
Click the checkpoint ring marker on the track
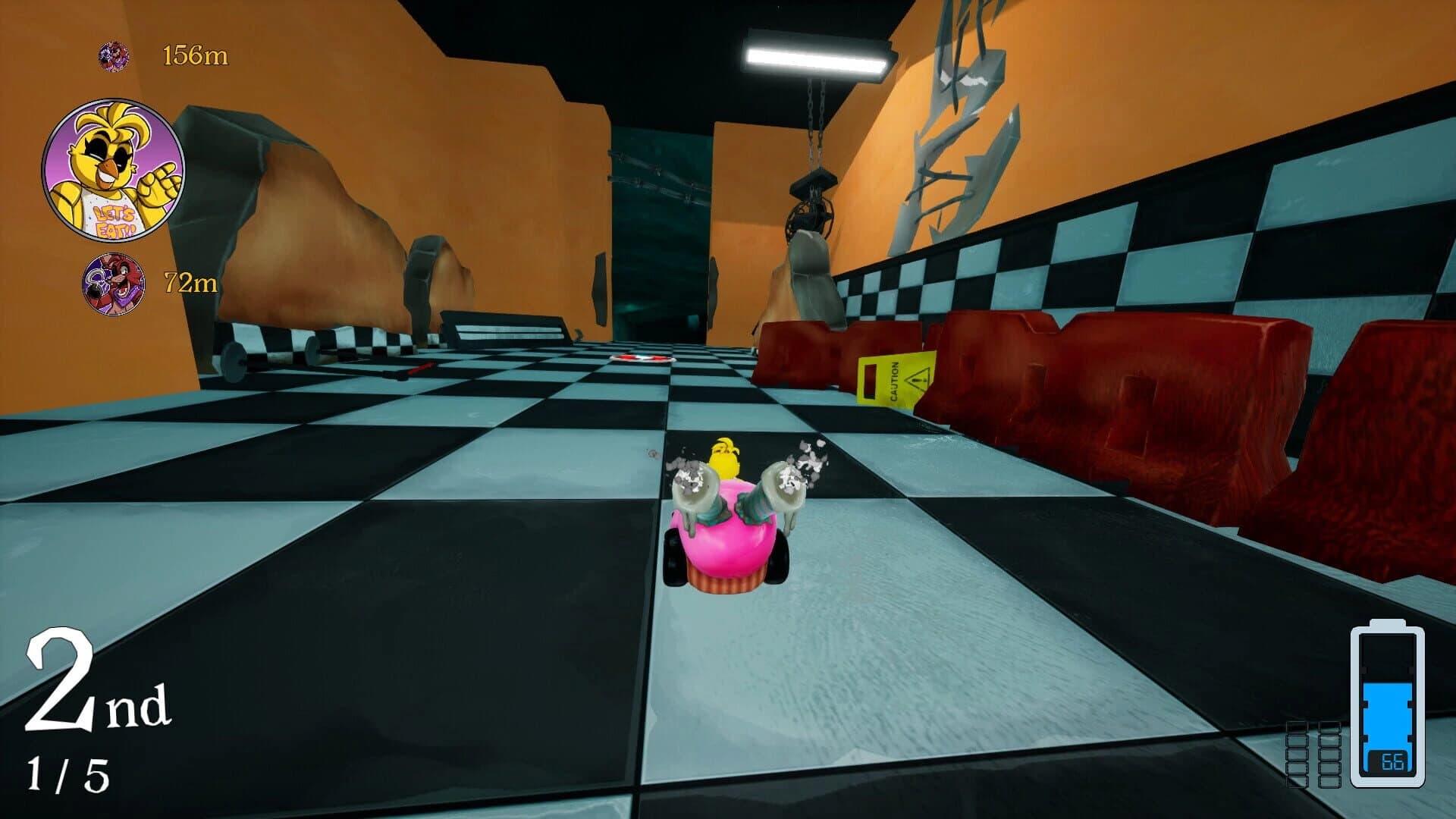641,359
